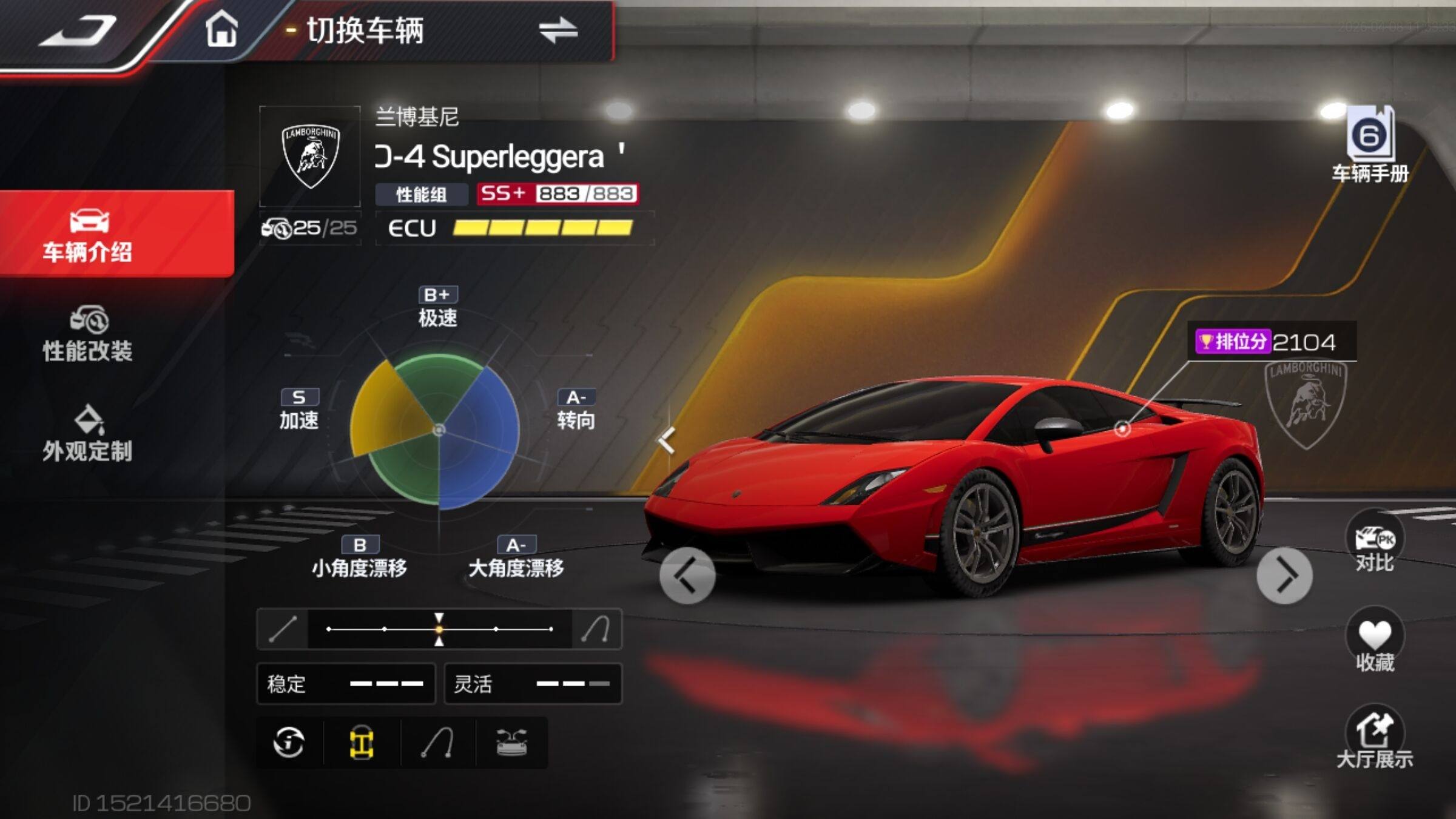Select the 车辆介绍 tab

tap(88, 235)
